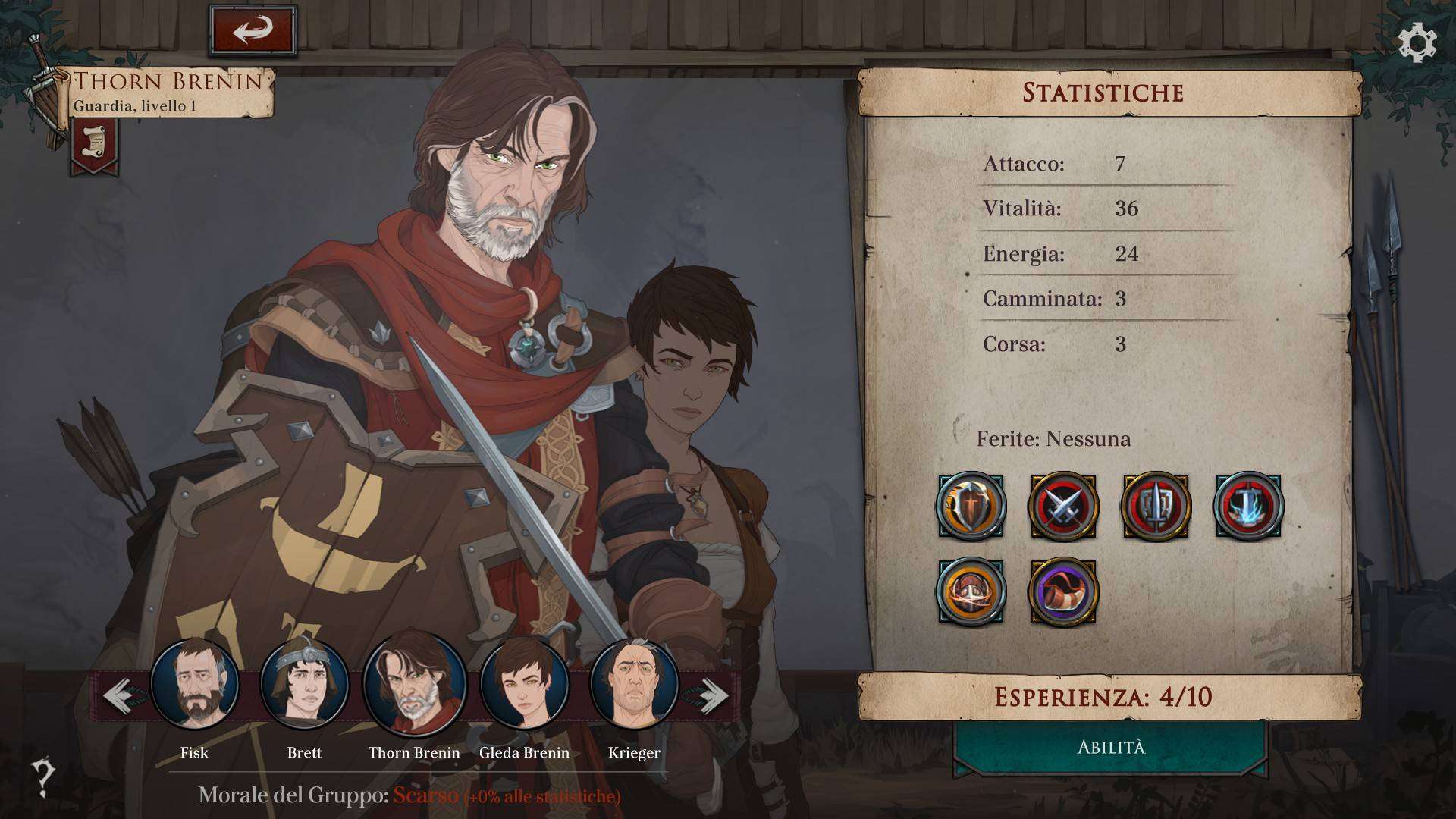The image size is (1456, 819).
Task: Switch to Gleda Brenin's portrait
Action: (524, 685)
